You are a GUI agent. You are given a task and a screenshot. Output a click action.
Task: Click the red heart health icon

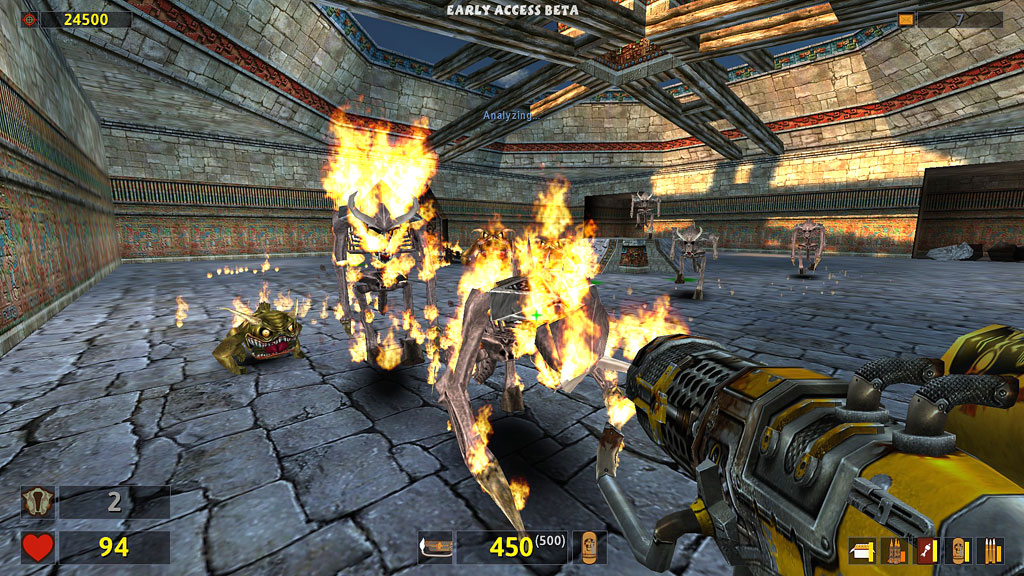coord(38,547)
